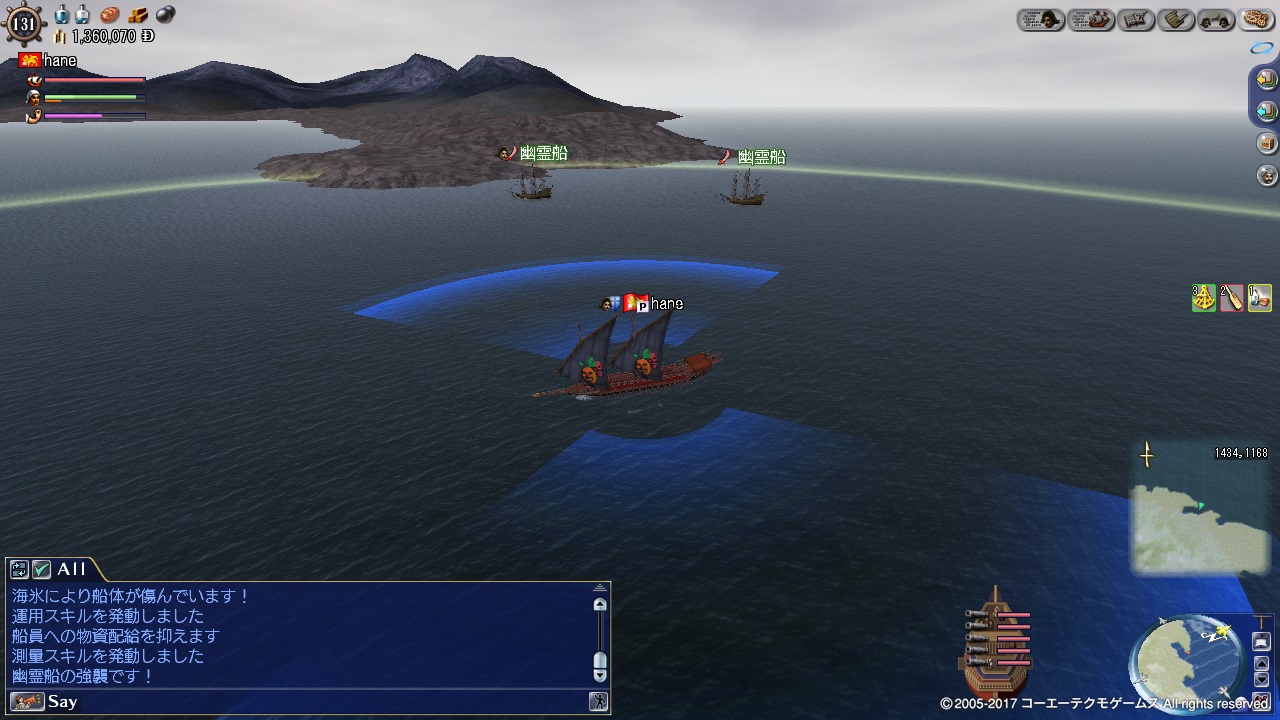This screenshot has width=1280, height=720.
Task: Activate the skill icon numbered 1
Action: click(1260, 298)
